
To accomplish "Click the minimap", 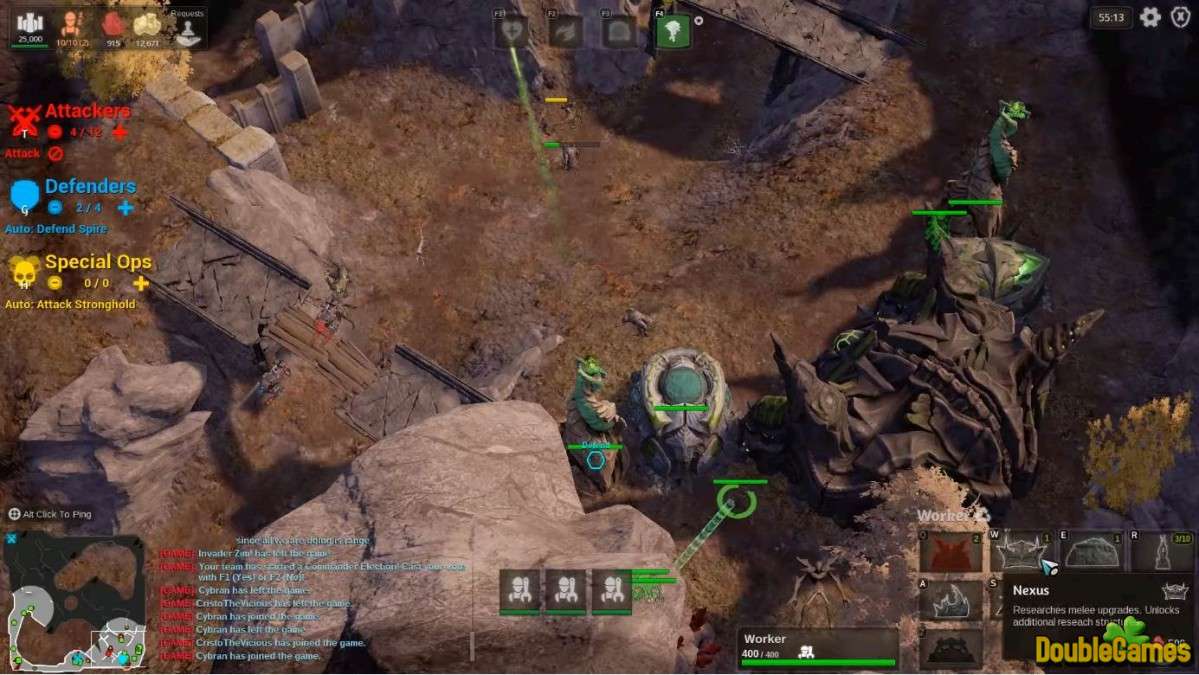I will pos(76,600).
